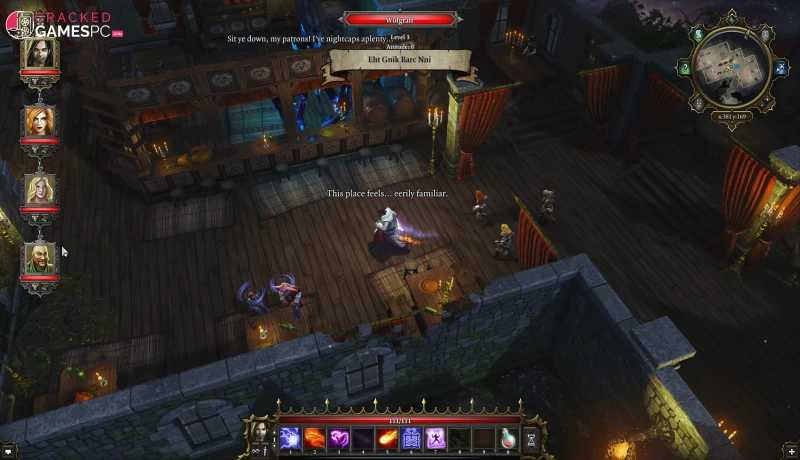Activate the blue rune skill in slot 6
Viewport: 800px width, 460px height.
tap(411, 437)
